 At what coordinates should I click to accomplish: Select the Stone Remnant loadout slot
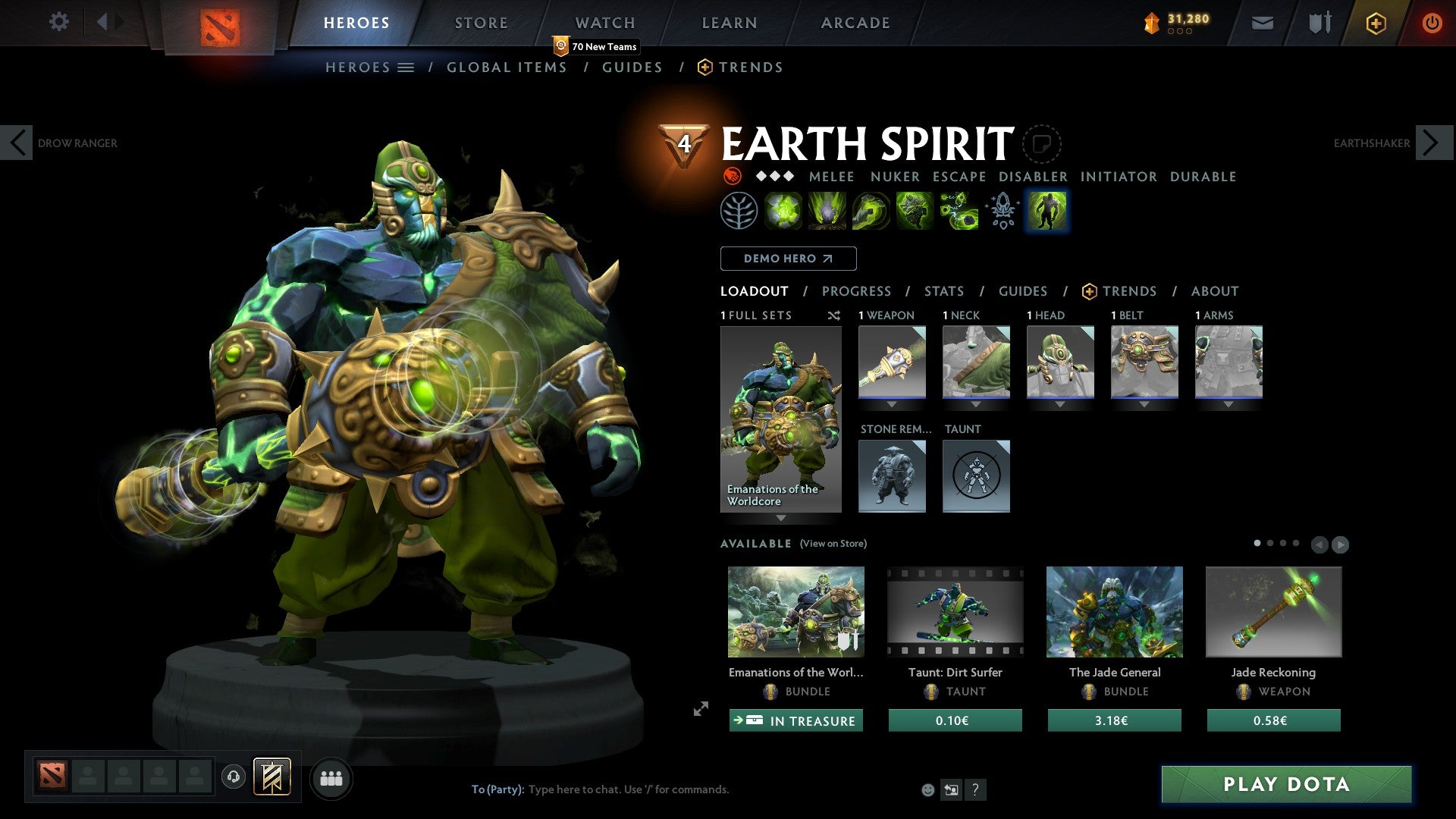tap(892, 475)
